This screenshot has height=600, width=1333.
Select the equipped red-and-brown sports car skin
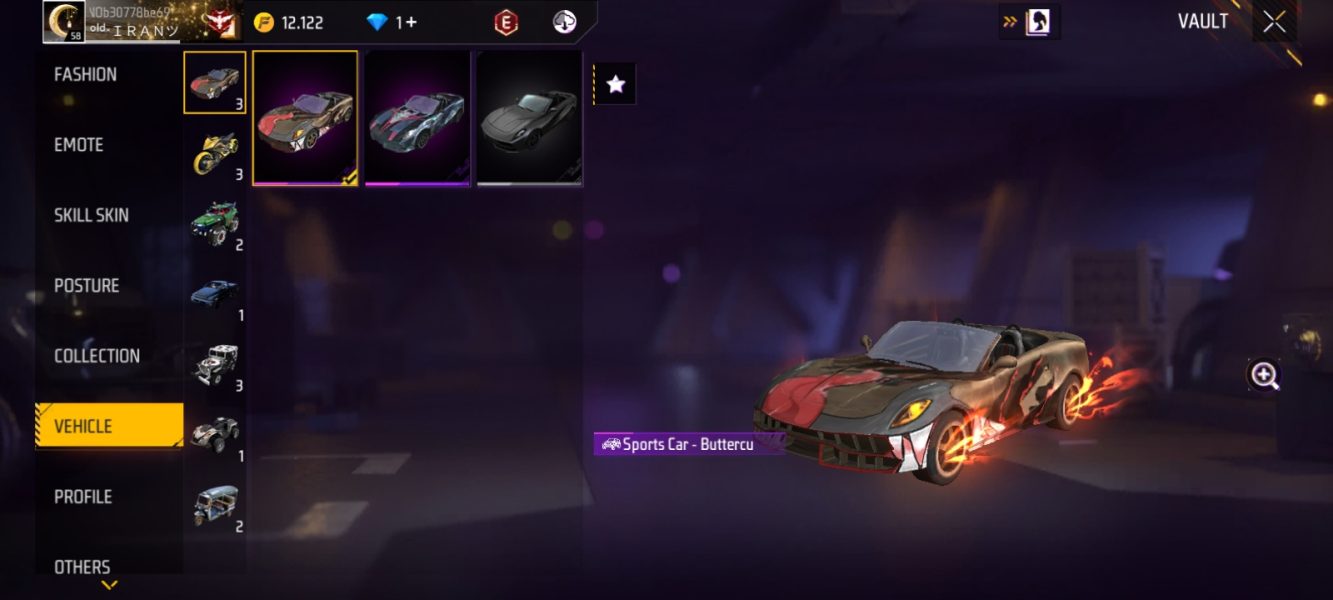305,118
